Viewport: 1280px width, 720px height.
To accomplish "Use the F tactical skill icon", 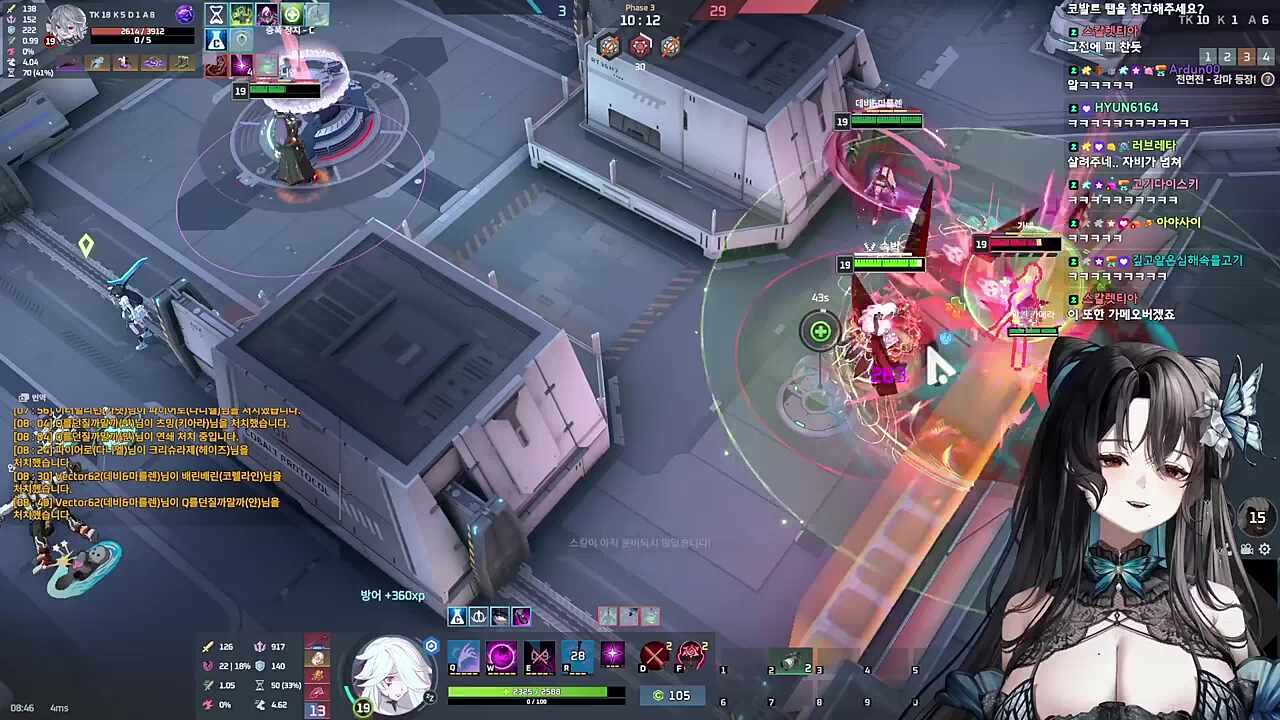I will (691, 656).
